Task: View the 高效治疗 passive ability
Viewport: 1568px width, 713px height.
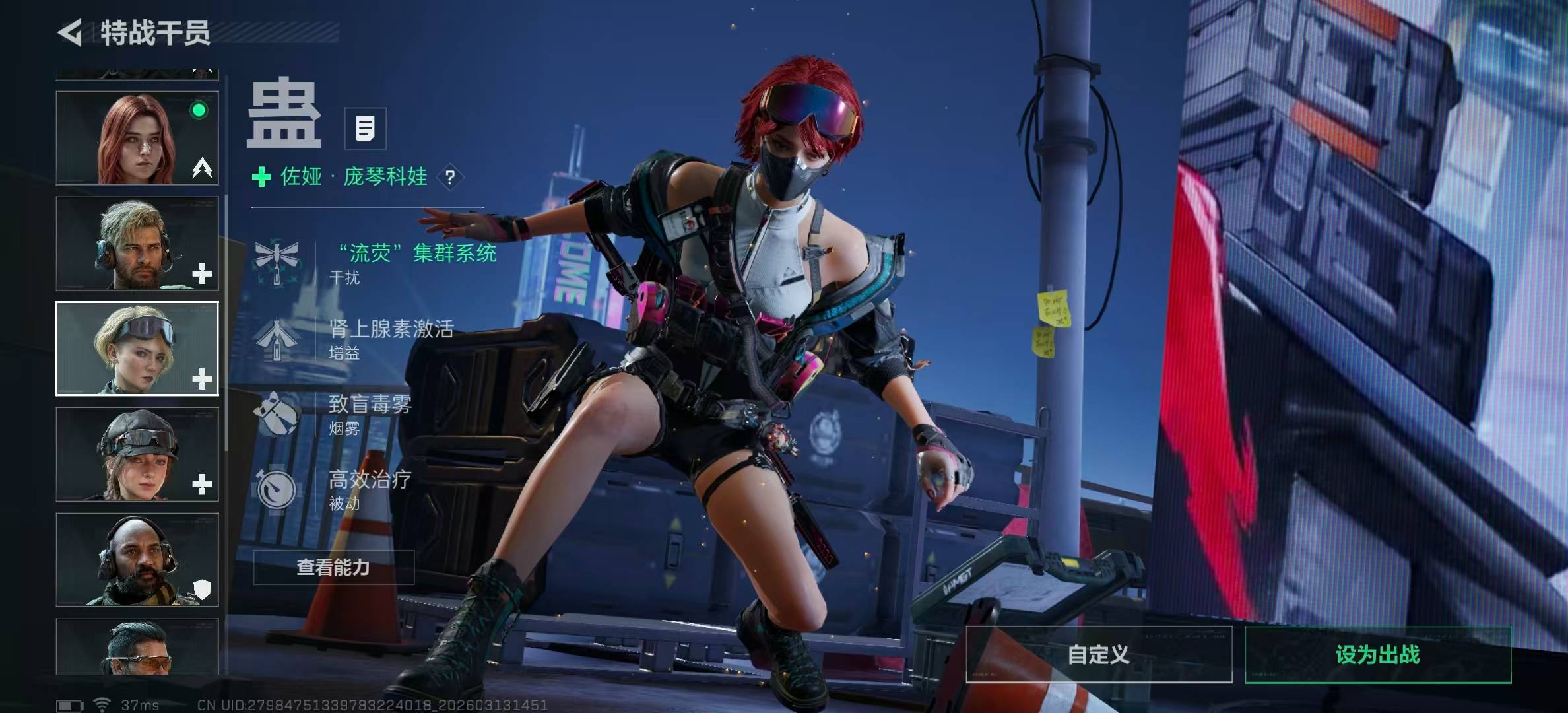Action: [370, 489]
